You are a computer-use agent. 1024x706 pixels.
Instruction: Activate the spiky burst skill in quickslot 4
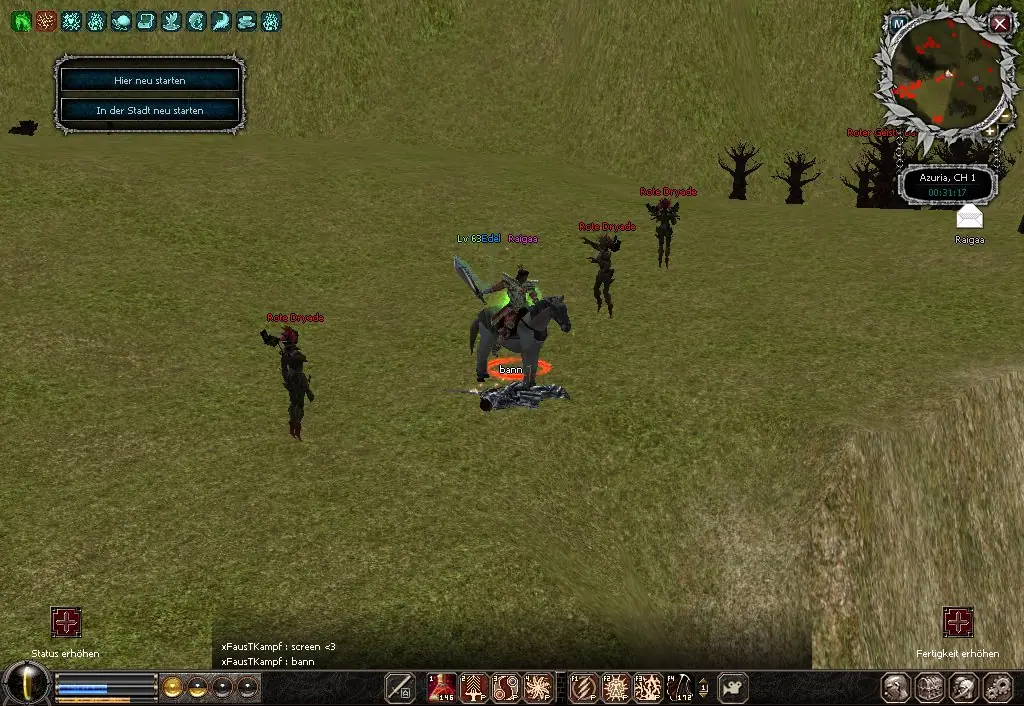539,687
